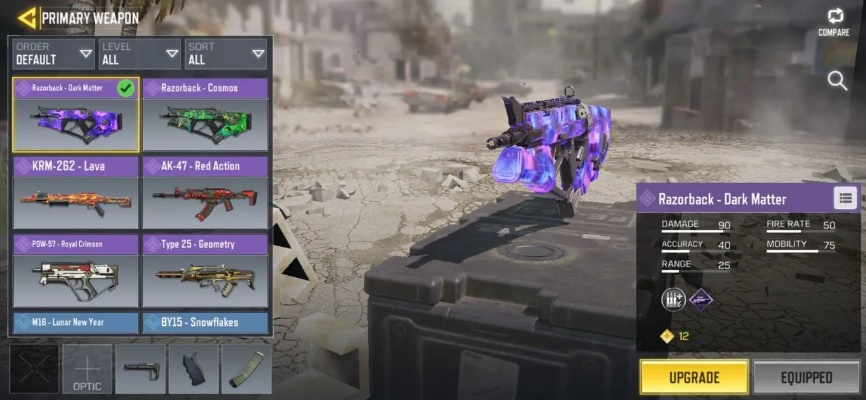Choose the KRM-262 - Lava shotgun
This screenshot has height=400, width=866.
point(75,192)
